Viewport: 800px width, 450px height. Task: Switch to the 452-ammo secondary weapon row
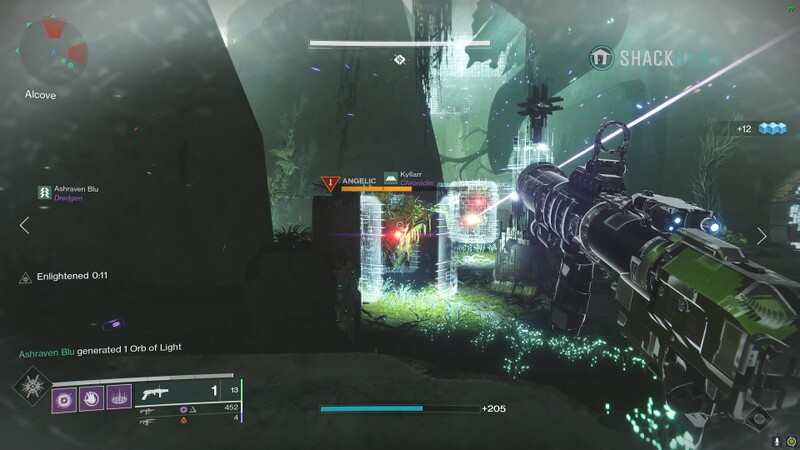[190, 408]
